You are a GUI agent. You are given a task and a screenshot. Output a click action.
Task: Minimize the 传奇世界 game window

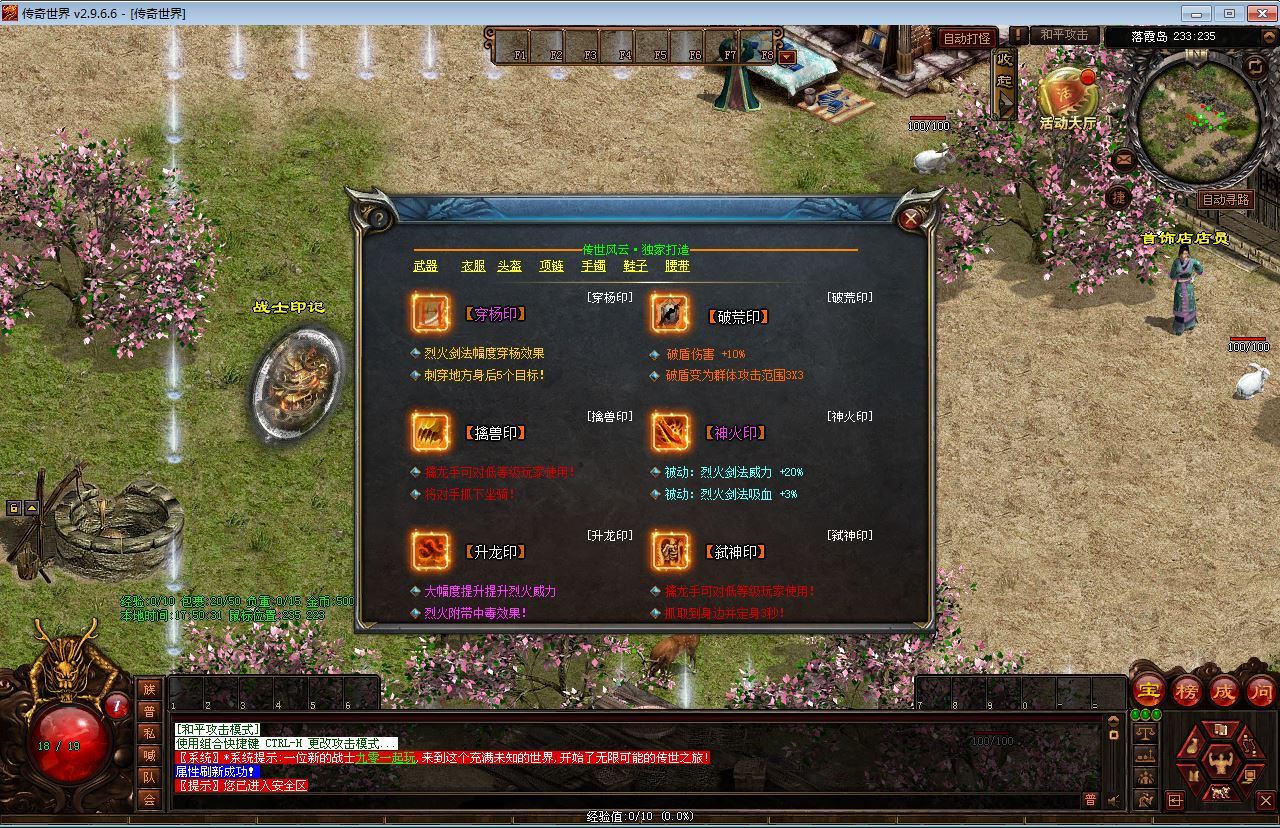pos(1196,13)
